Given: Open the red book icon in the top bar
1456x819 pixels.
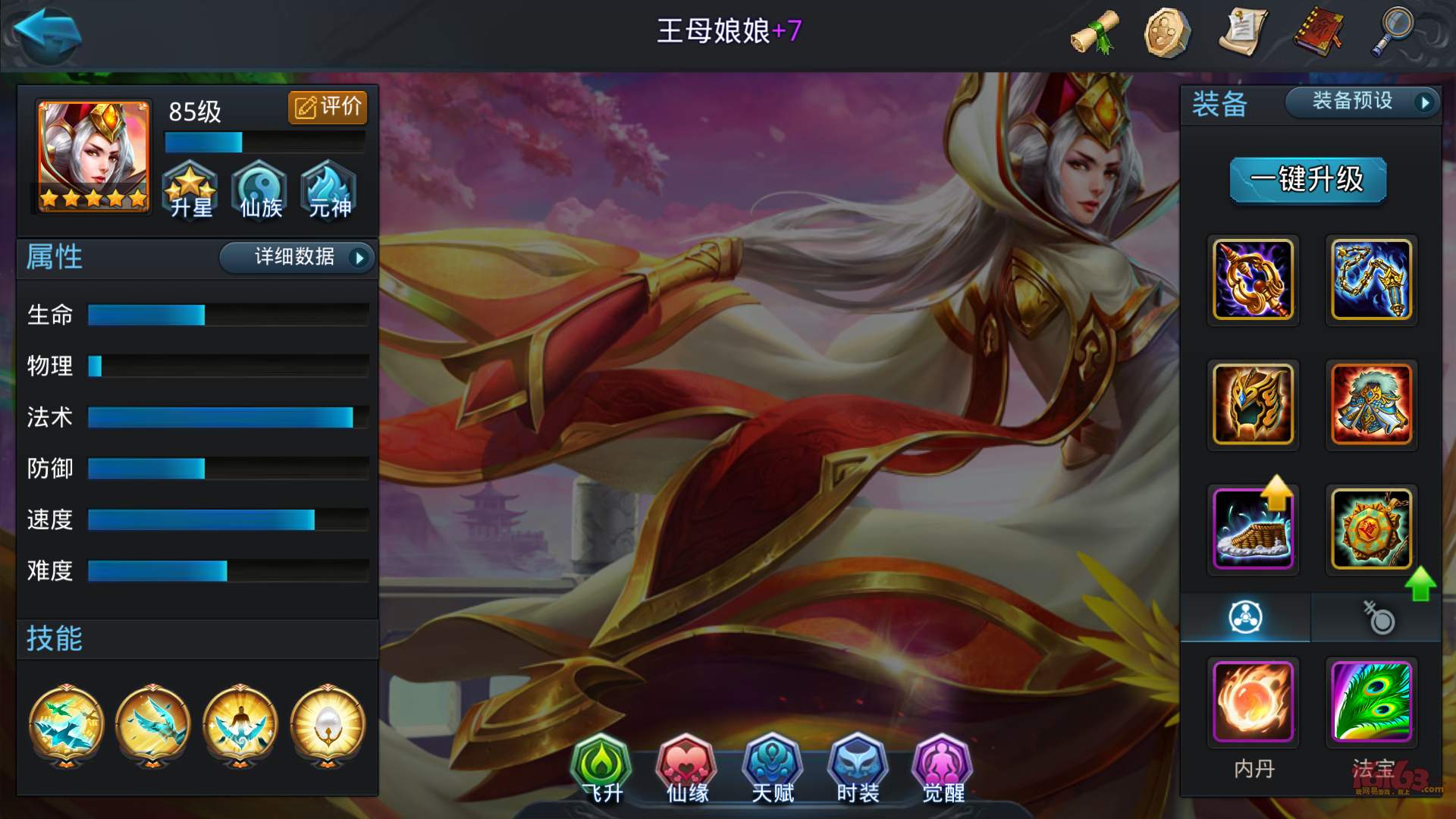Looking at the screenshot, I should click(x=1317, y=32).
